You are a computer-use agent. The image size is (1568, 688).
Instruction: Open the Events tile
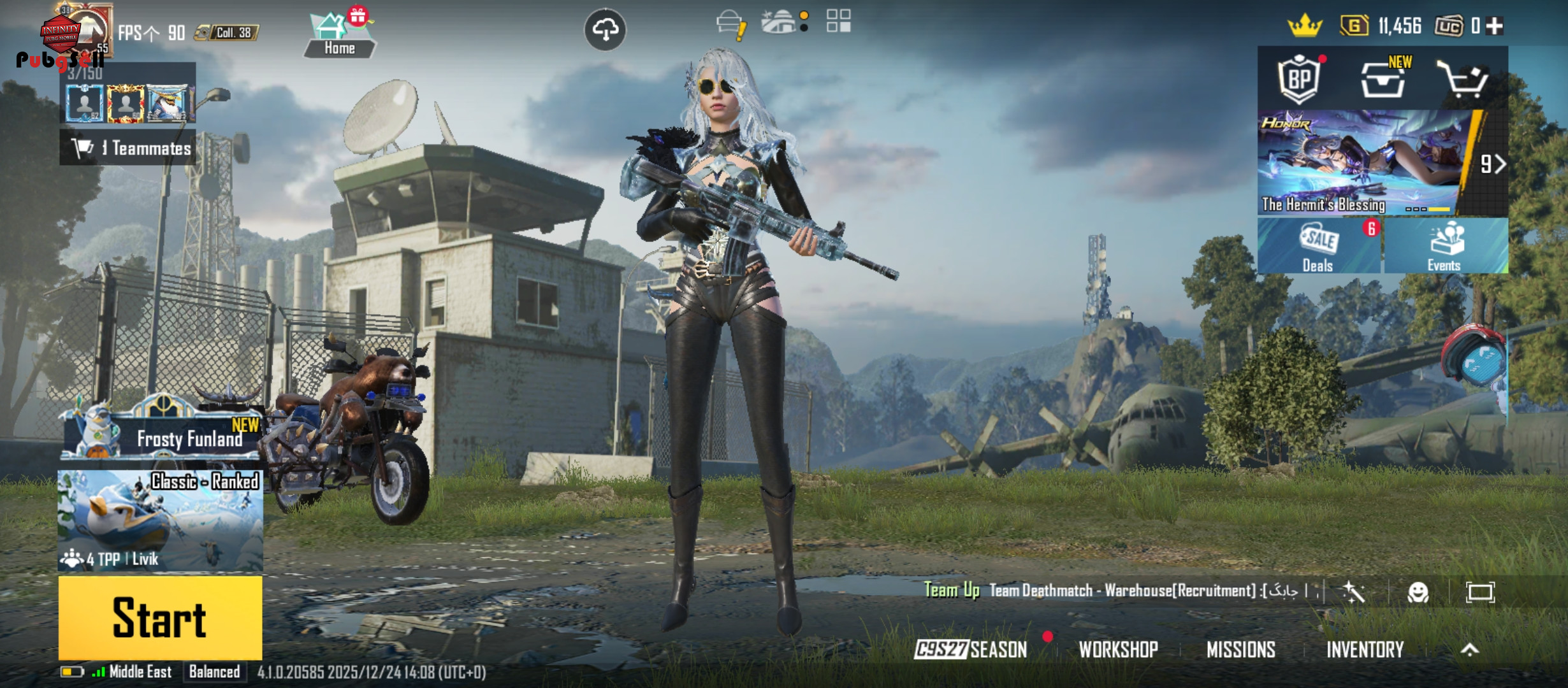[1444, 247]
